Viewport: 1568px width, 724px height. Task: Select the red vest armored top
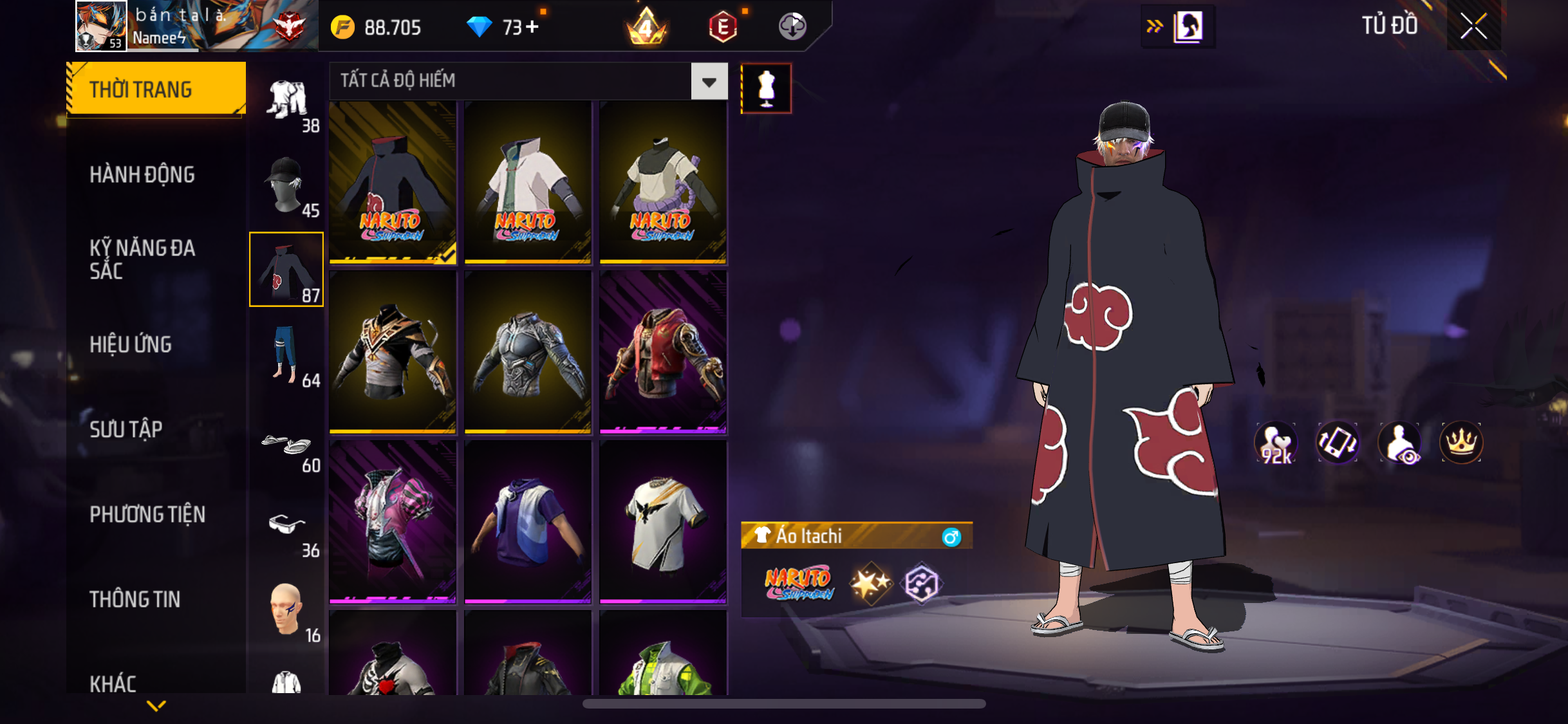662,352
